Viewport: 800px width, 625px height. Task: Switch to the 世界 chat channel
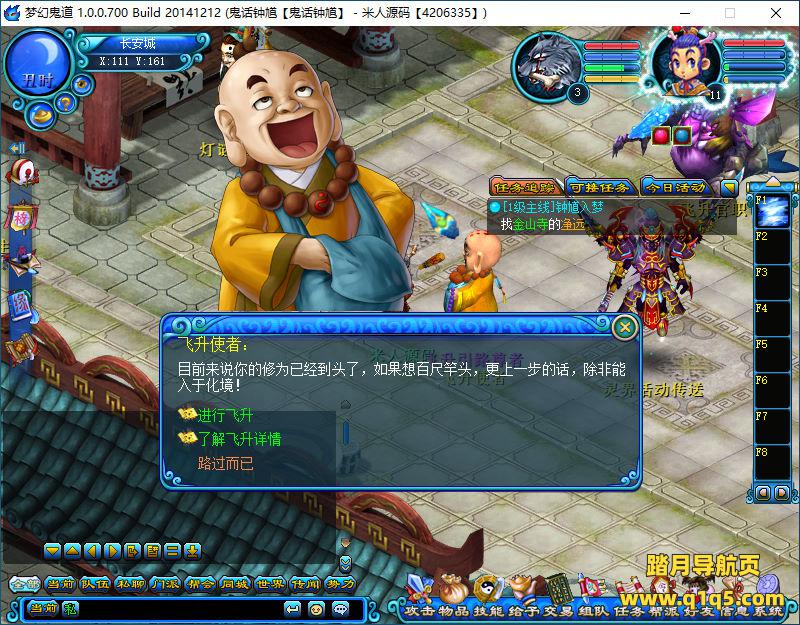270,584
